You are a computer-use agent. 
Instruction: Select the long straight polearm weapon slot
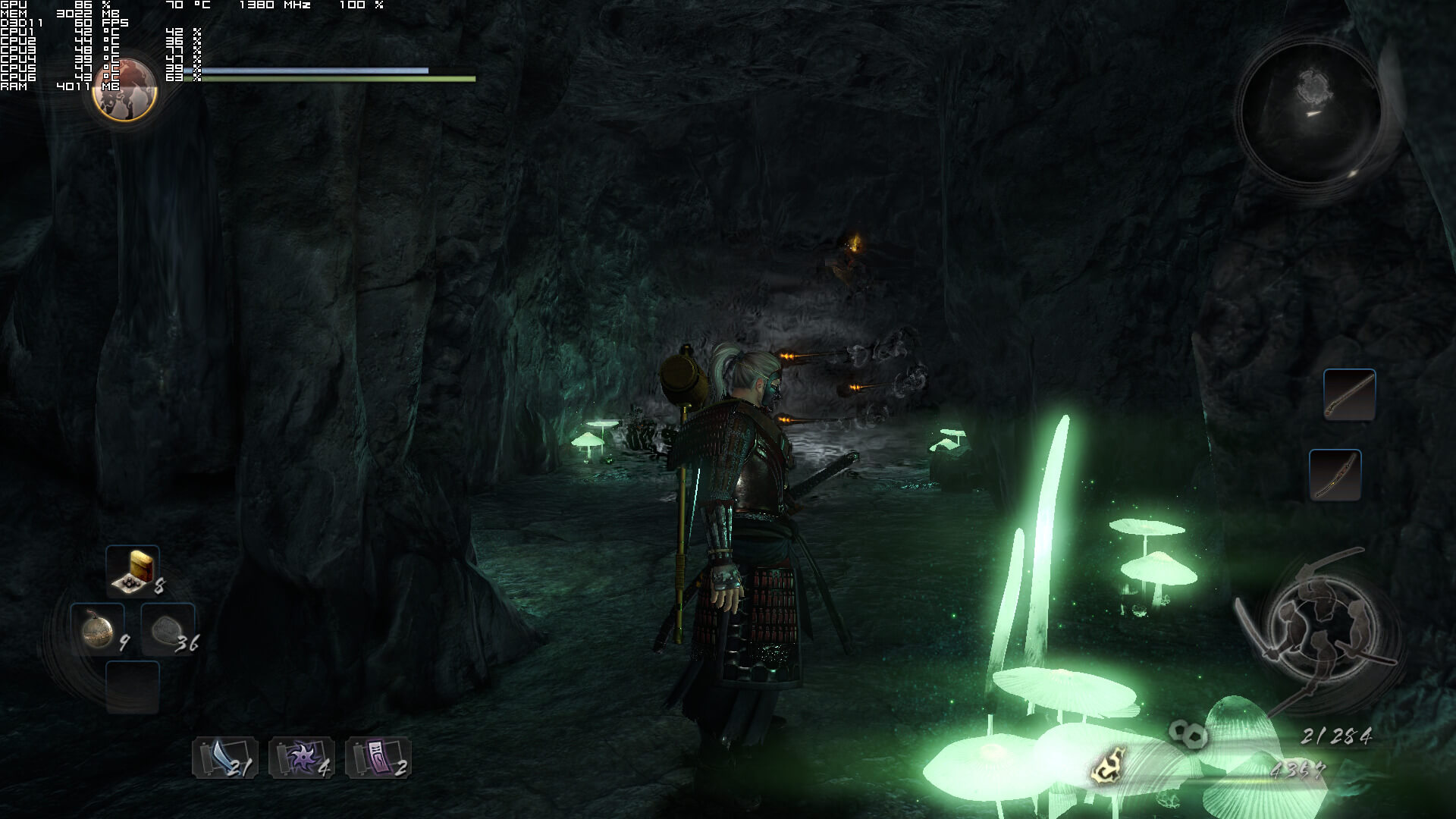[1349, 394]
